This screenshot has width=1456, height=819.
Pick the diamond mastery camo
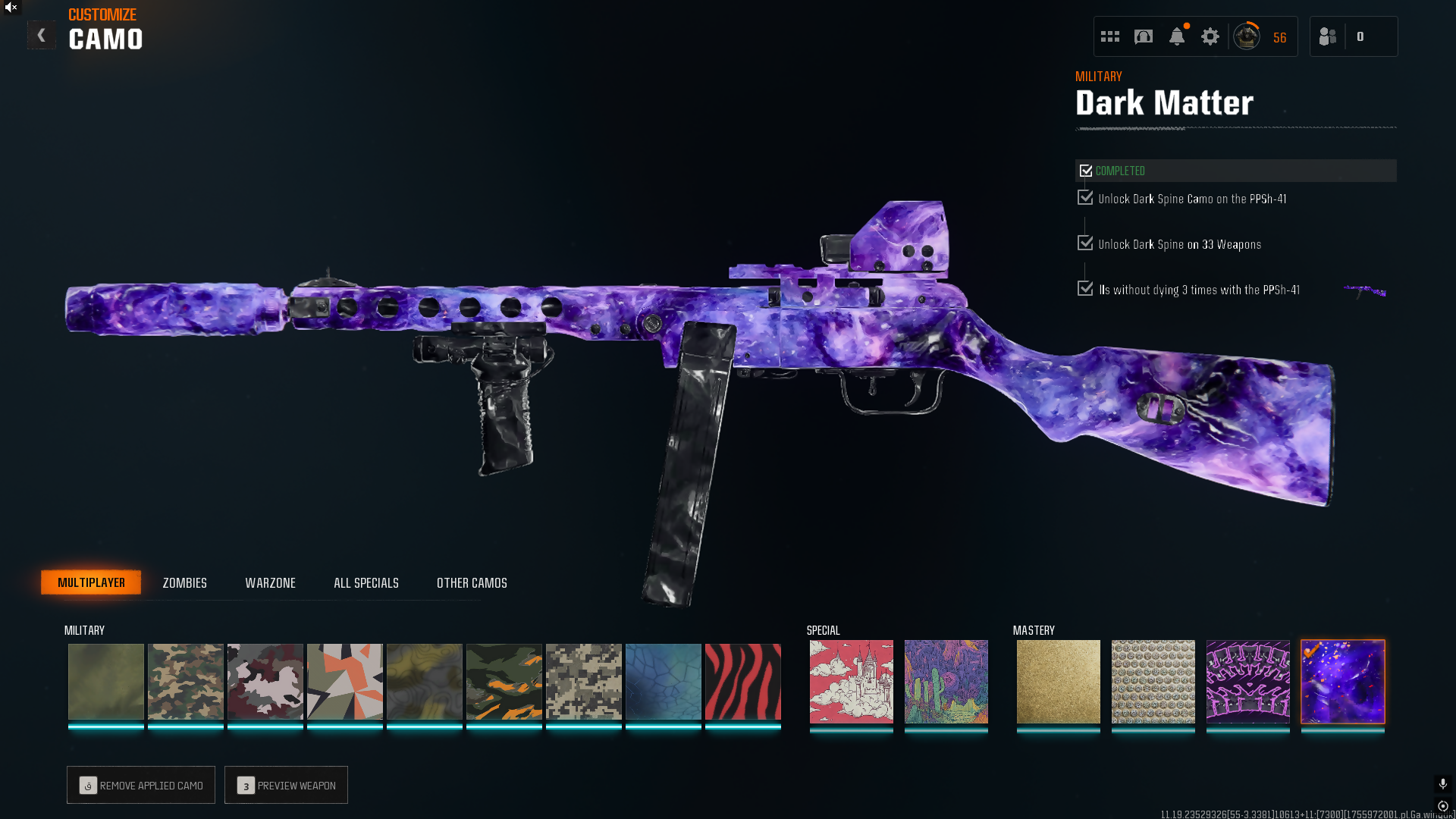pos(1153,681)
